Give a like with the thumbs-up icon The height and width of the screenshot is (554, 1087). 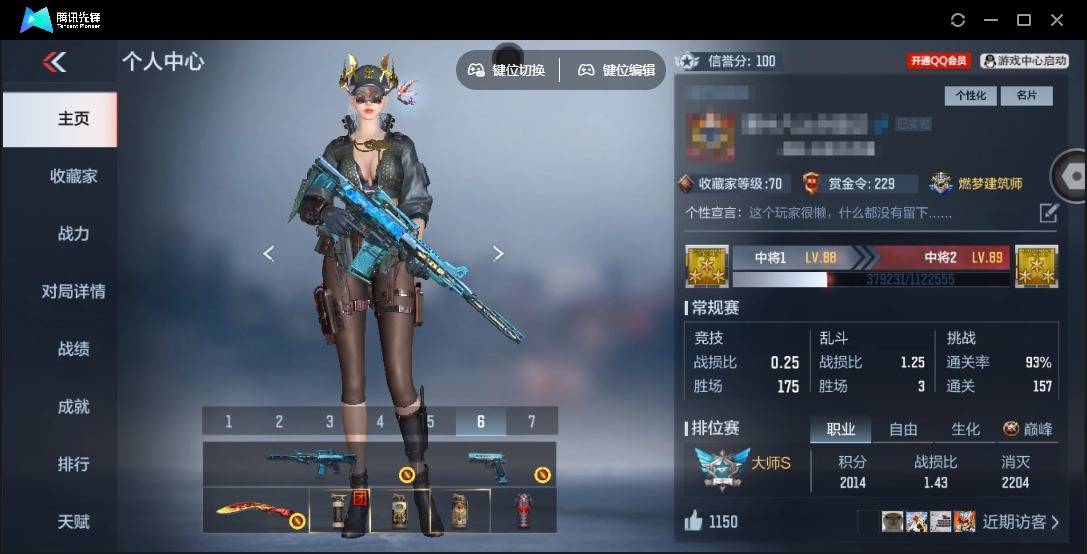click(x=693, y=521)
